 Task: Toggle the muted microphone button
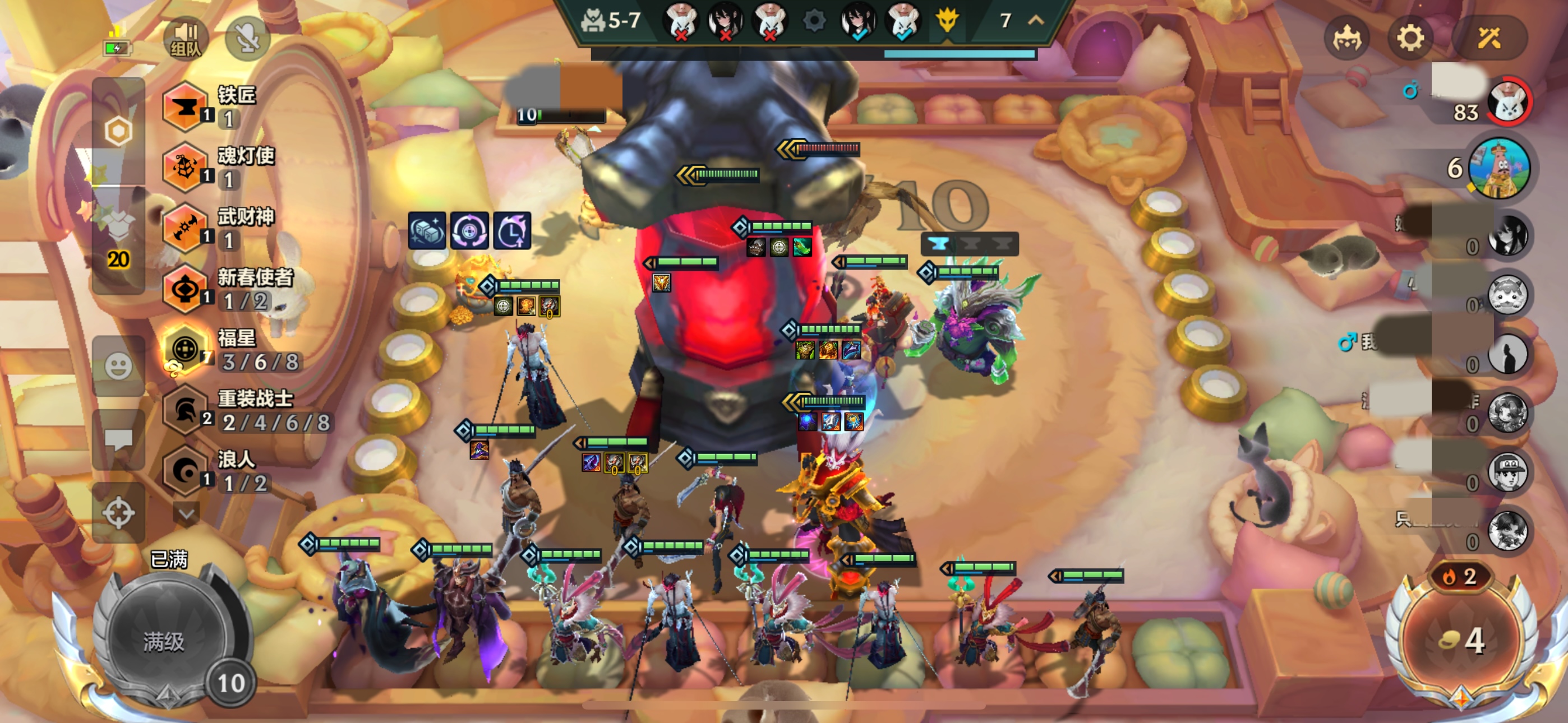pos(248,38)
